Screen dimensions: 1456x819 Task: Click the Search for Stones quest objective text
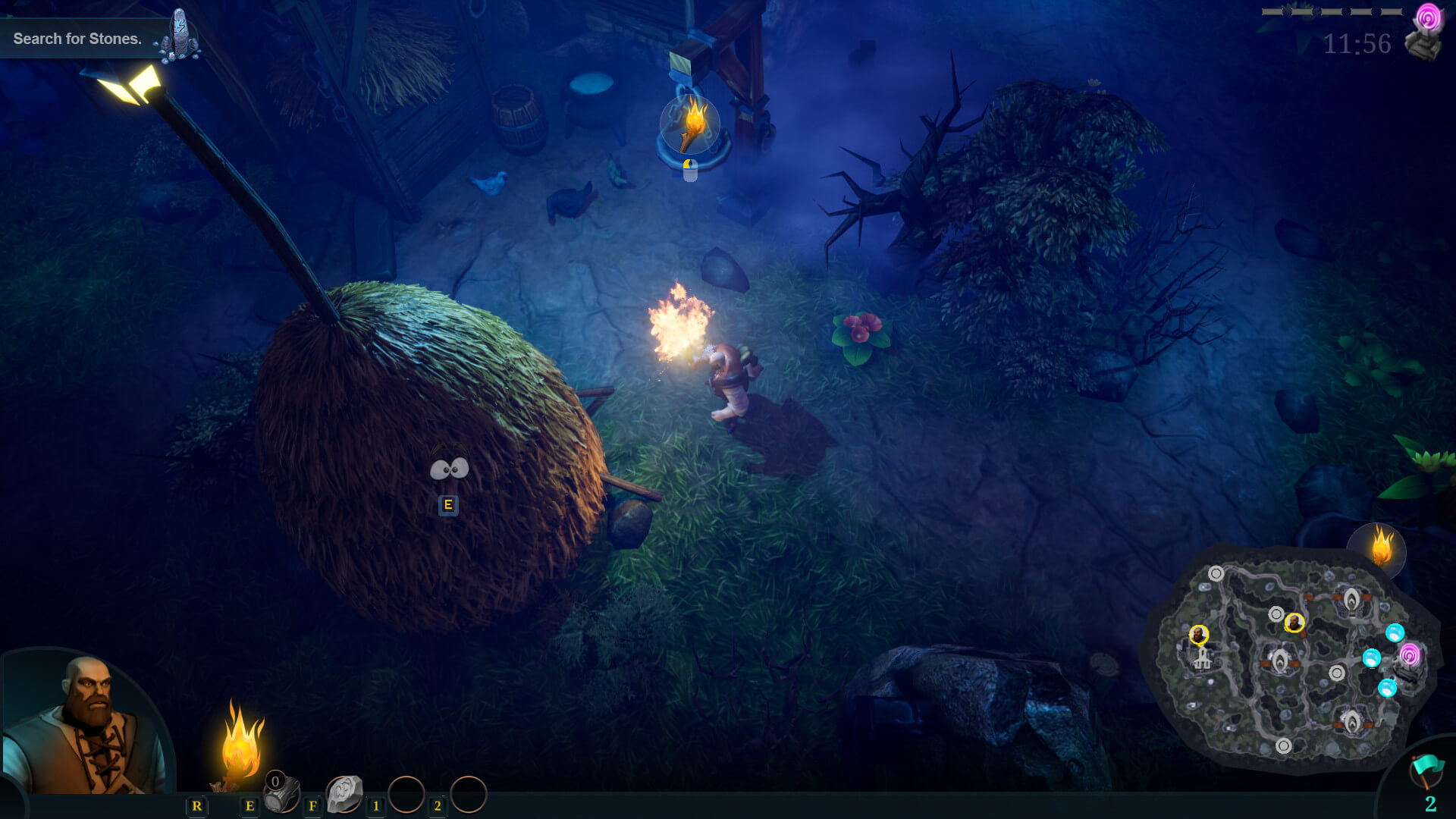[x=78, y=39]
